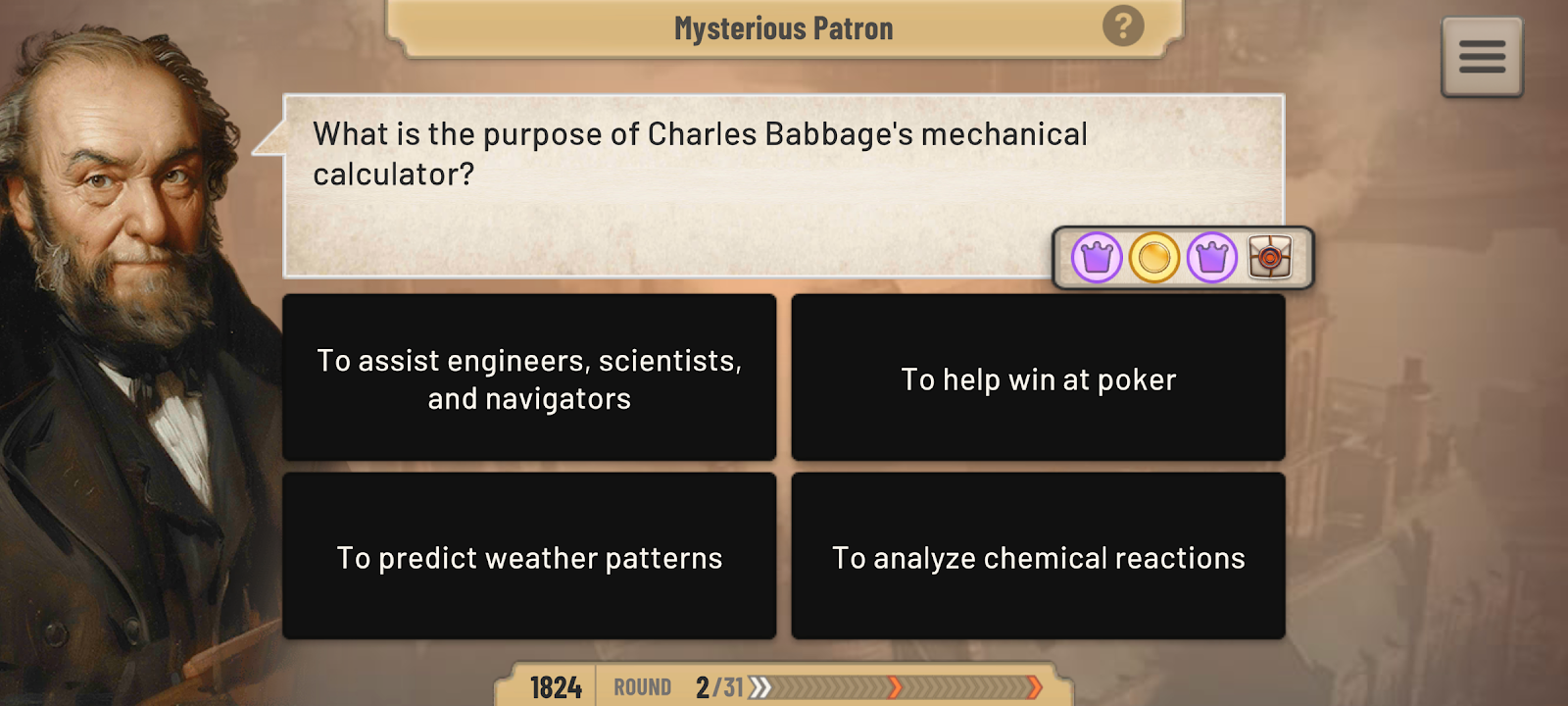Select the "To help win at poker" answer
This screenshot has width=1568, height=706.
point(1038,378)
